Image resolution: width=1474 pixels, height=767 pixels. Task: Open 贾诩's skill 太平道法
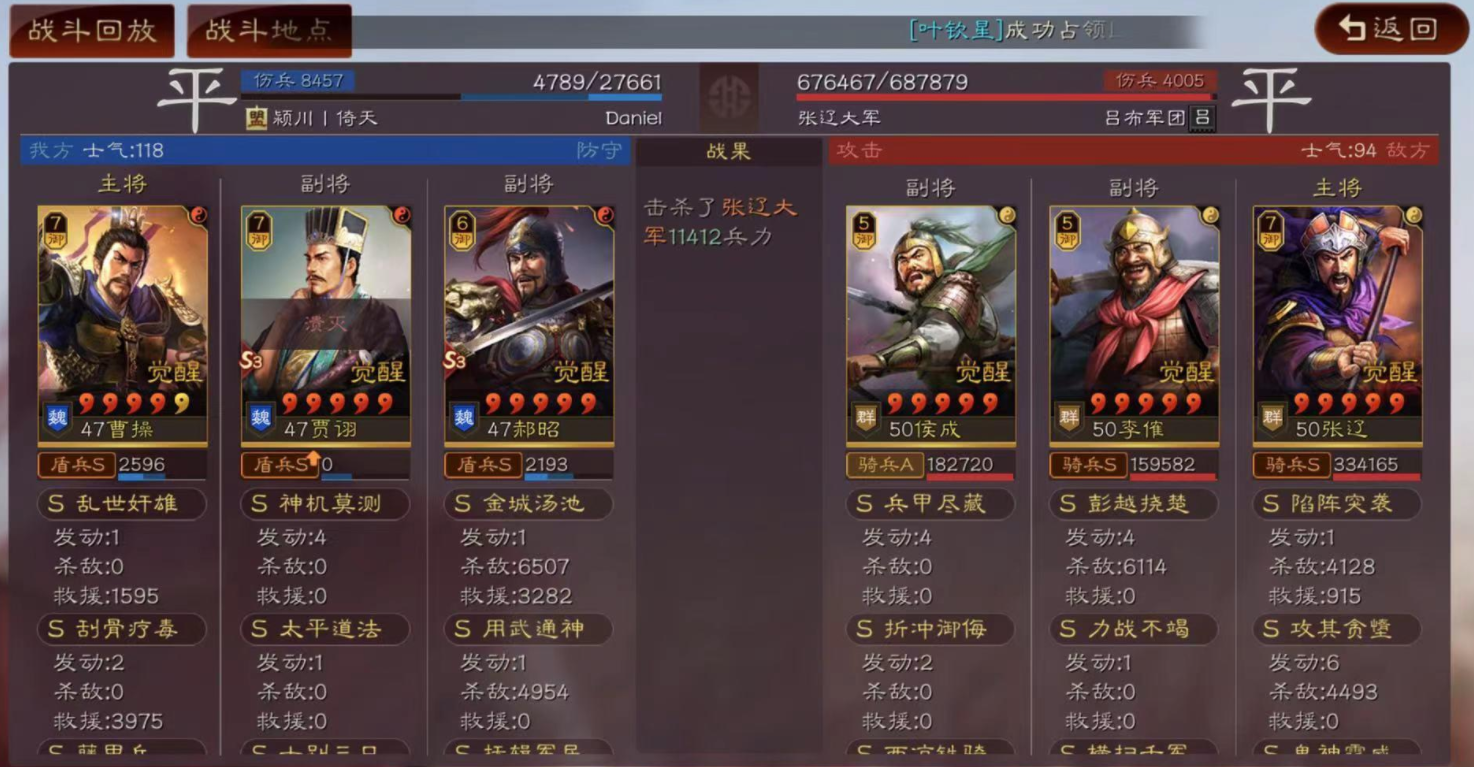[324, 630]
